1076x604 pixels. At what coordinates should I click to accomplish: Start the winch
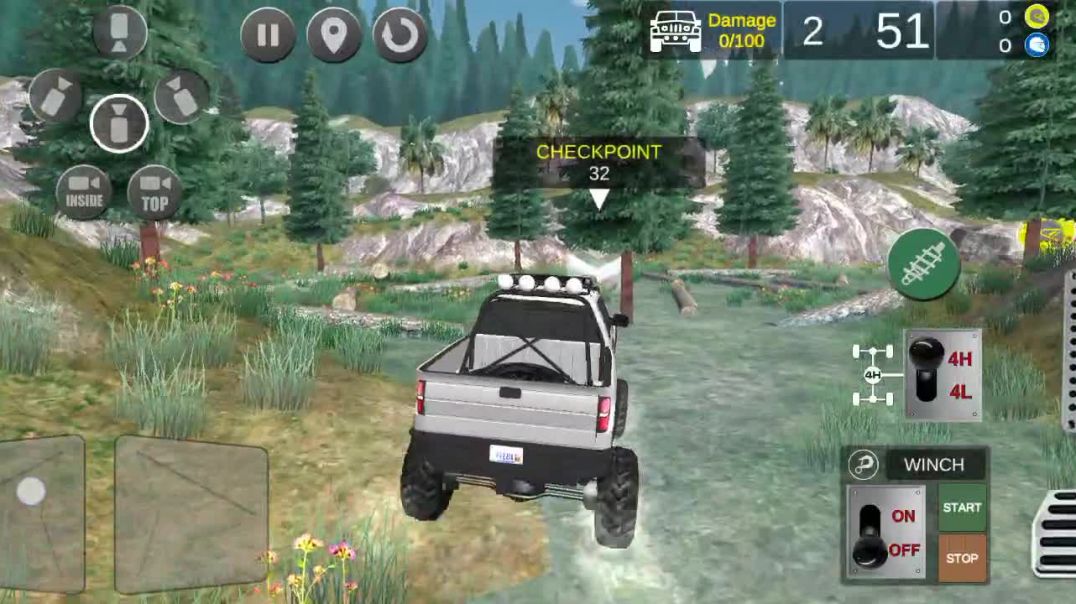[x=962, y=507]
